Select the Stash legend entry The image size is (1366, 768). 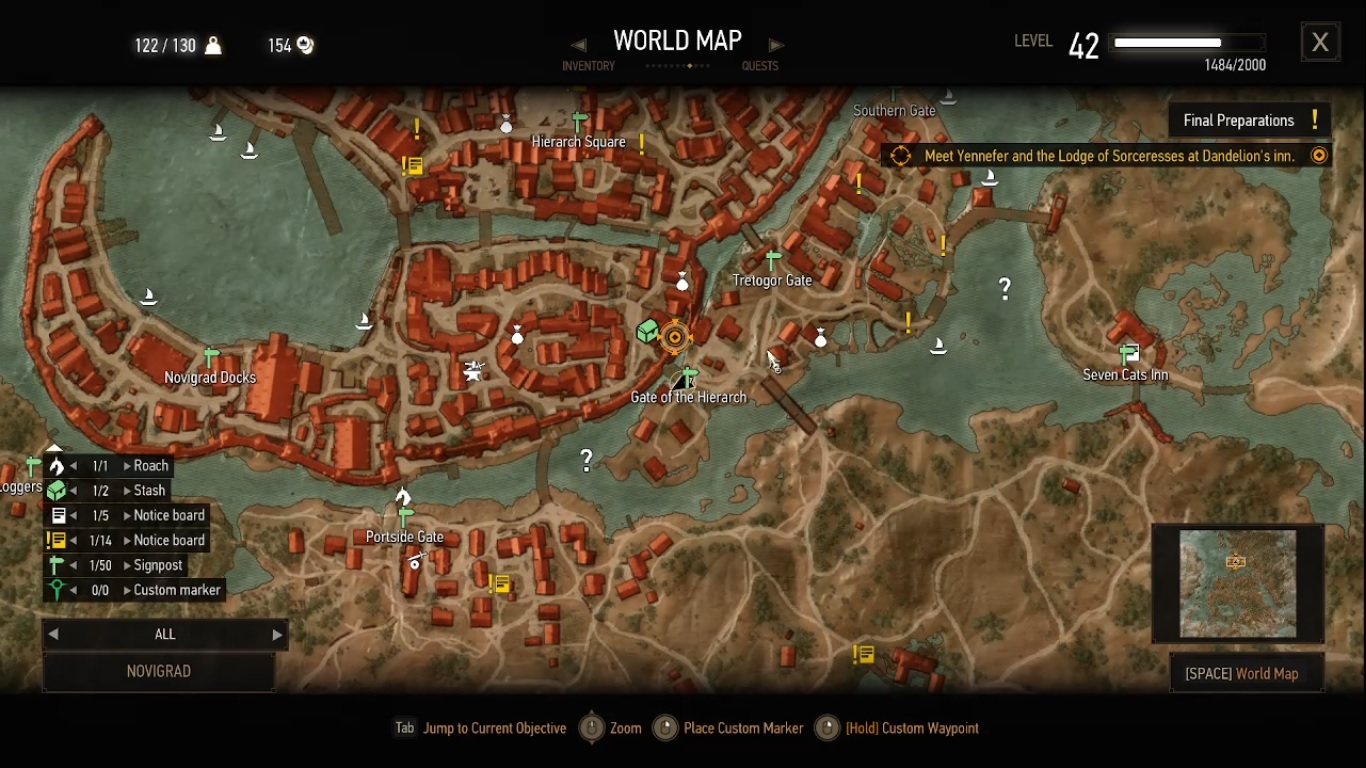tap(149, 491)
